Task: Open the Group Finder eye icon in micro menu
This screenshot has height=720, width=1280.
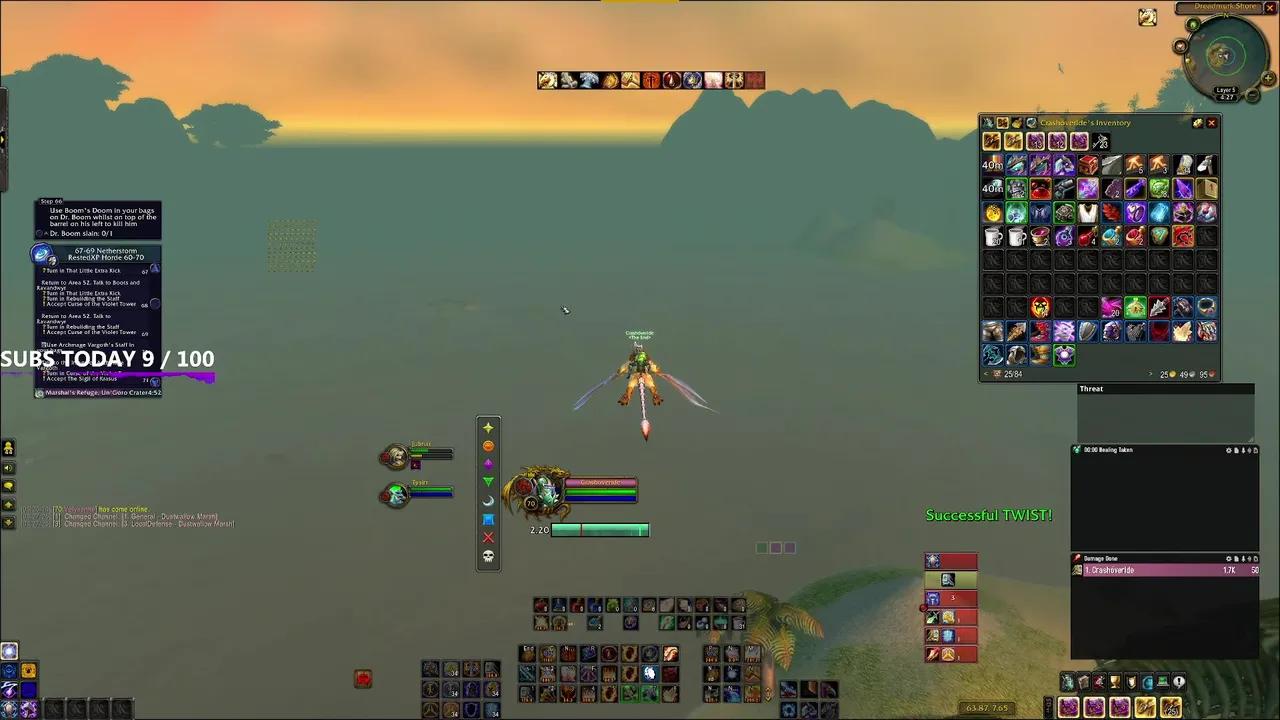Action: [x=1146, y=681]
